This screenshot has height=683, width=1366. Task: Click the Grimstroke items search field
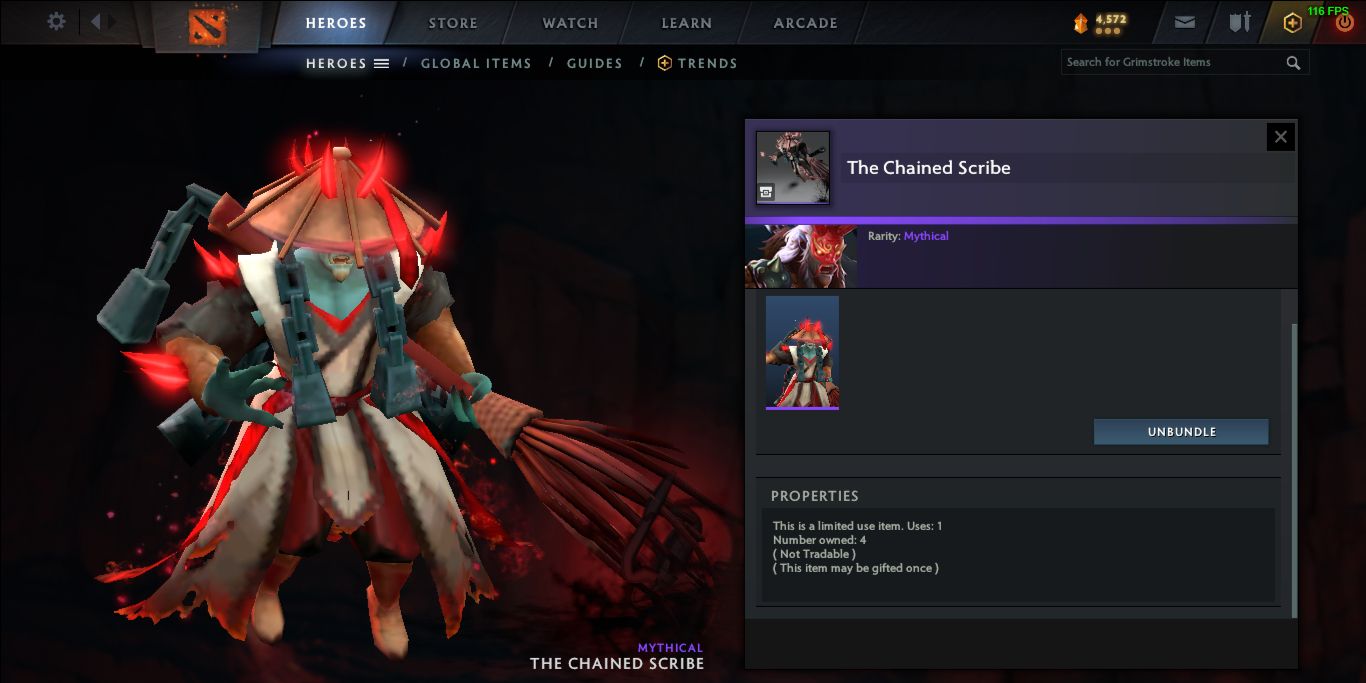(x=1173, y=62)
